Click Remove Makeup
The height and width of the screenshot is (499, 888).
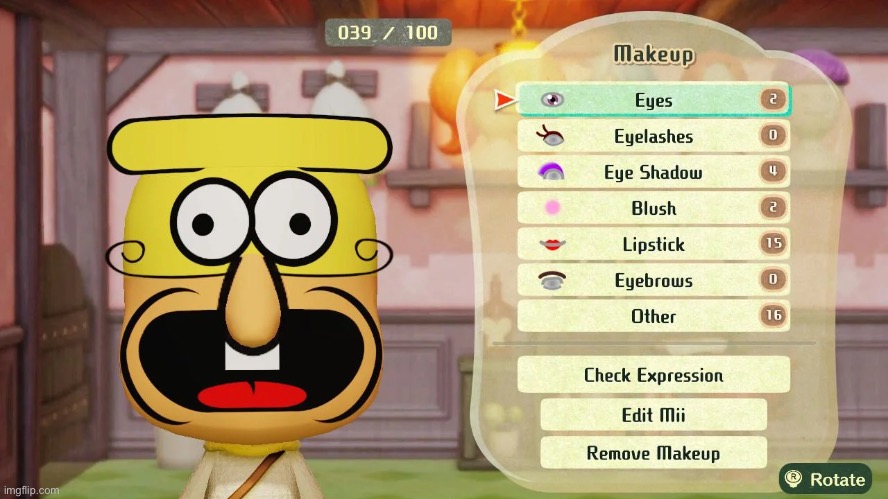tap(653, 452)
